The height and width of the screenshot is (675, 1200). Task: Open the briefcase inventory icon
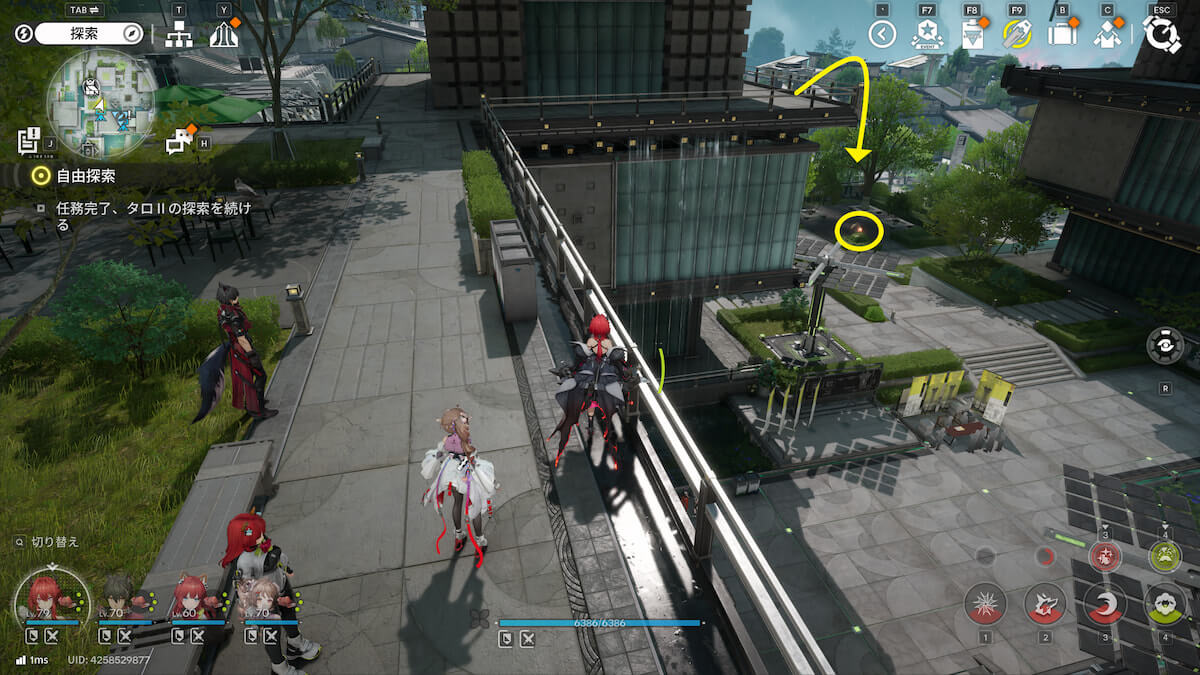click(1062, 35)
